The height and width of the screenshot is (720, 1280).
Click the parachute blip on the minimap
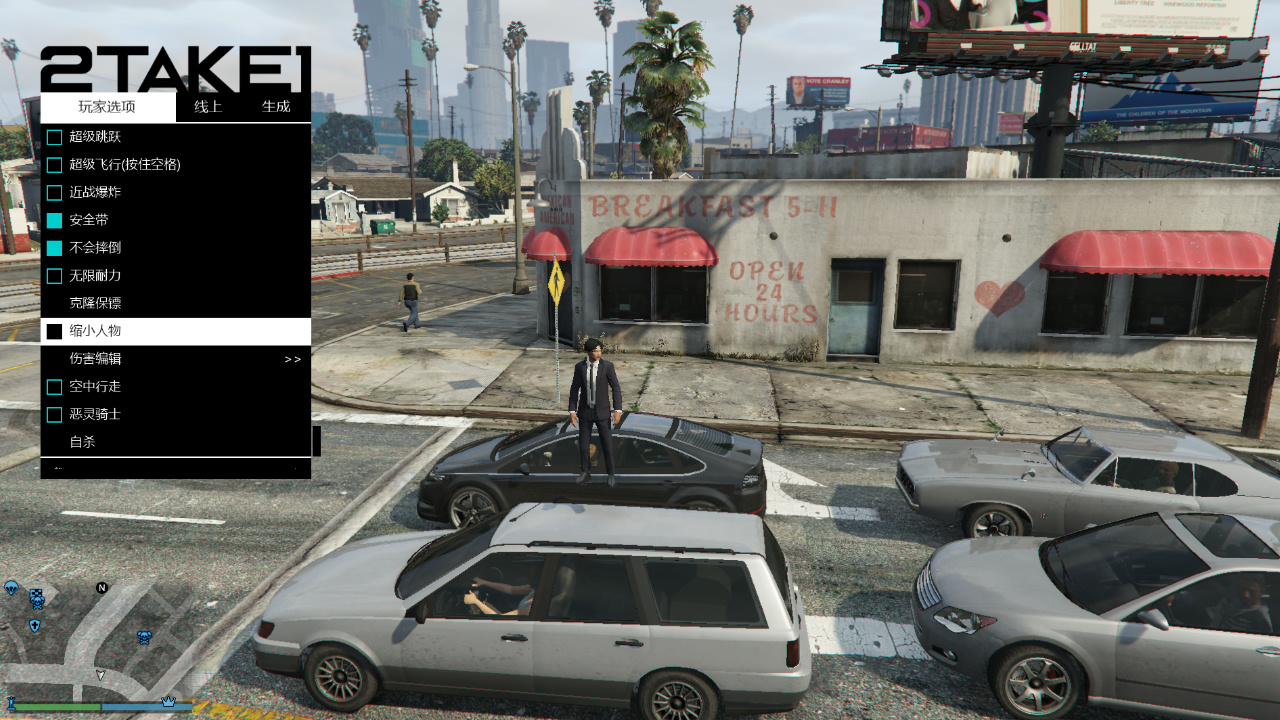[9, 587]
